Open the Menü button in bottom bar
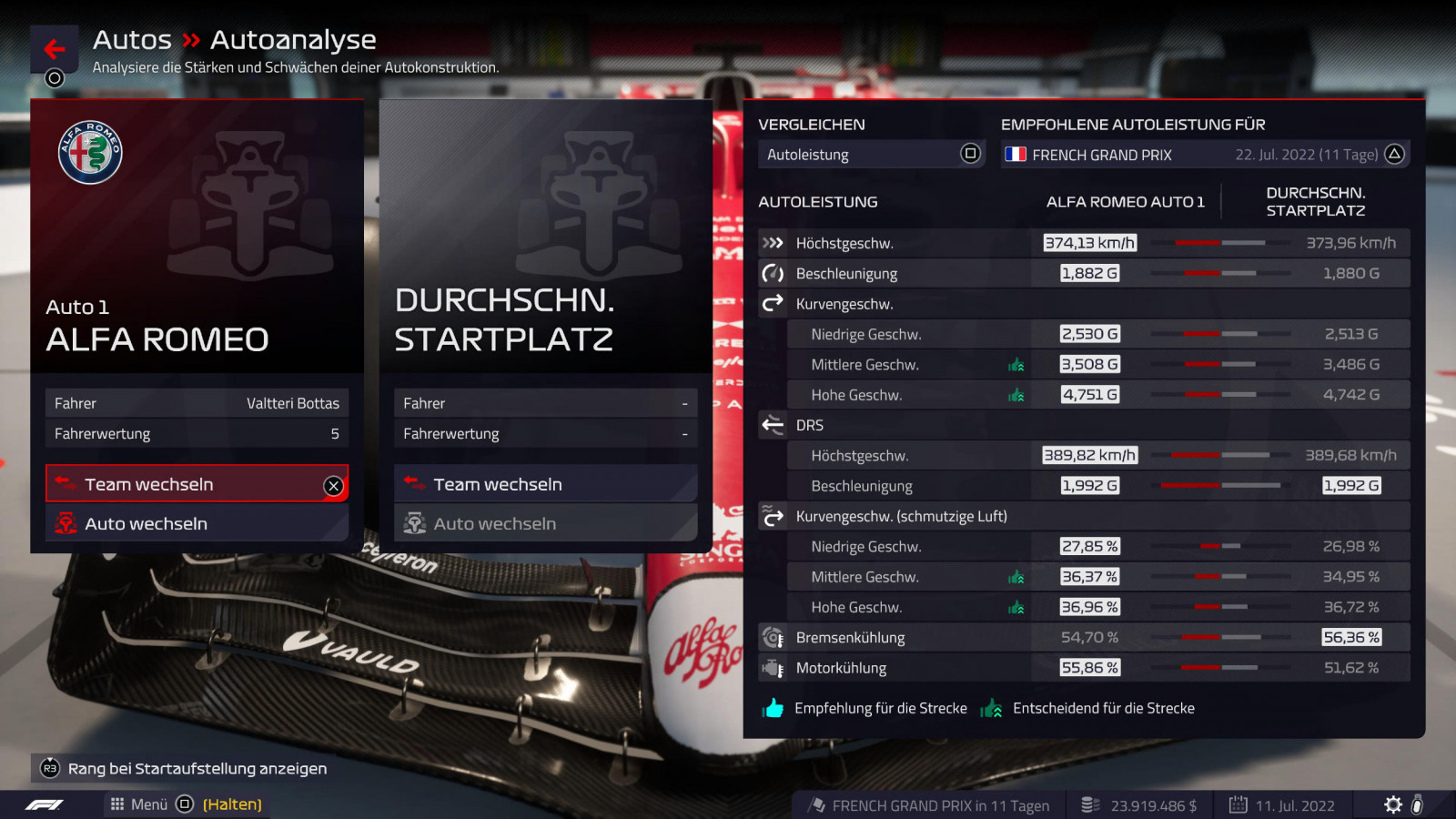1456x819 pixels. tap(140, 804)
